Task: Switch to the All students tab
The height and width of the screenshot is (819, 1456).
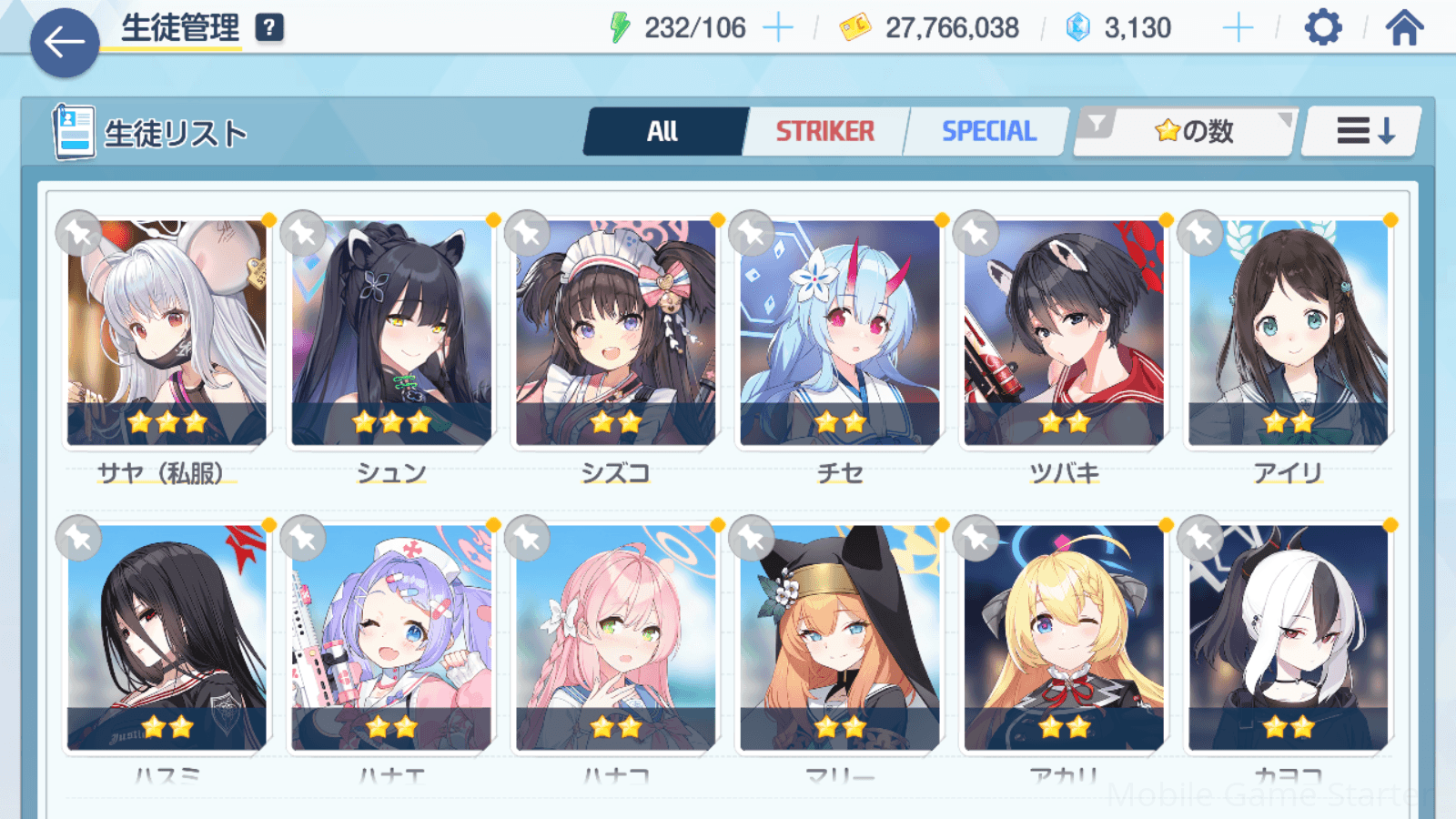Action: 663,132
